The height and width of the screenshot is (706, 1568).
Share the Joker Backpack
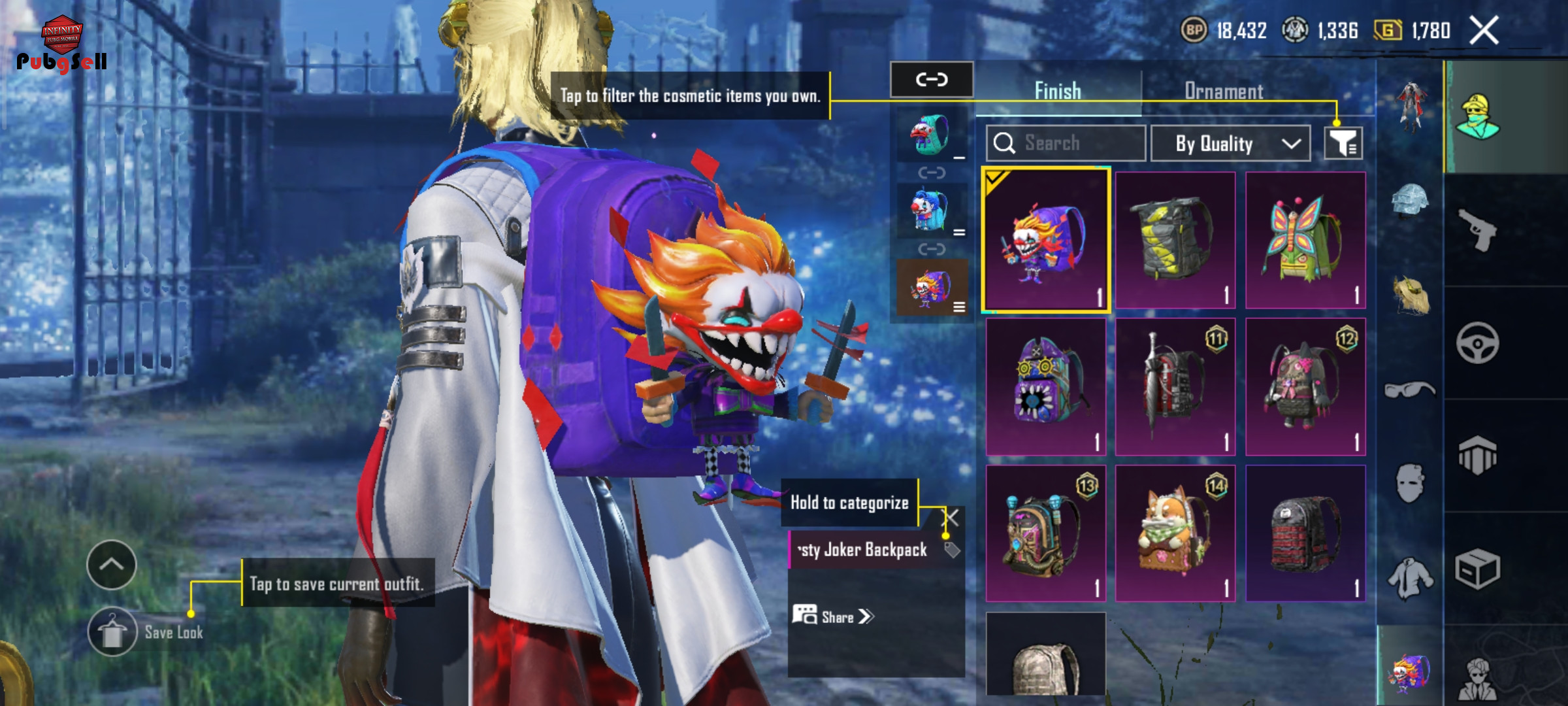click(x=833, y=616)
